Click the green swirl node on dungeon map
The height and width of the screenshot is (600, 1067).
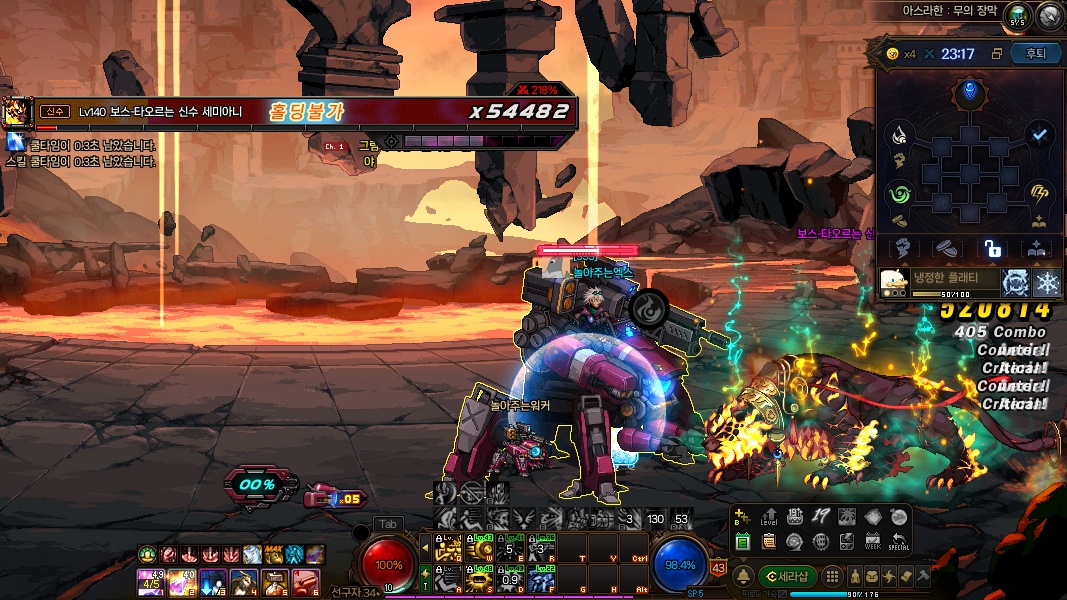click(x=899, y=193)
